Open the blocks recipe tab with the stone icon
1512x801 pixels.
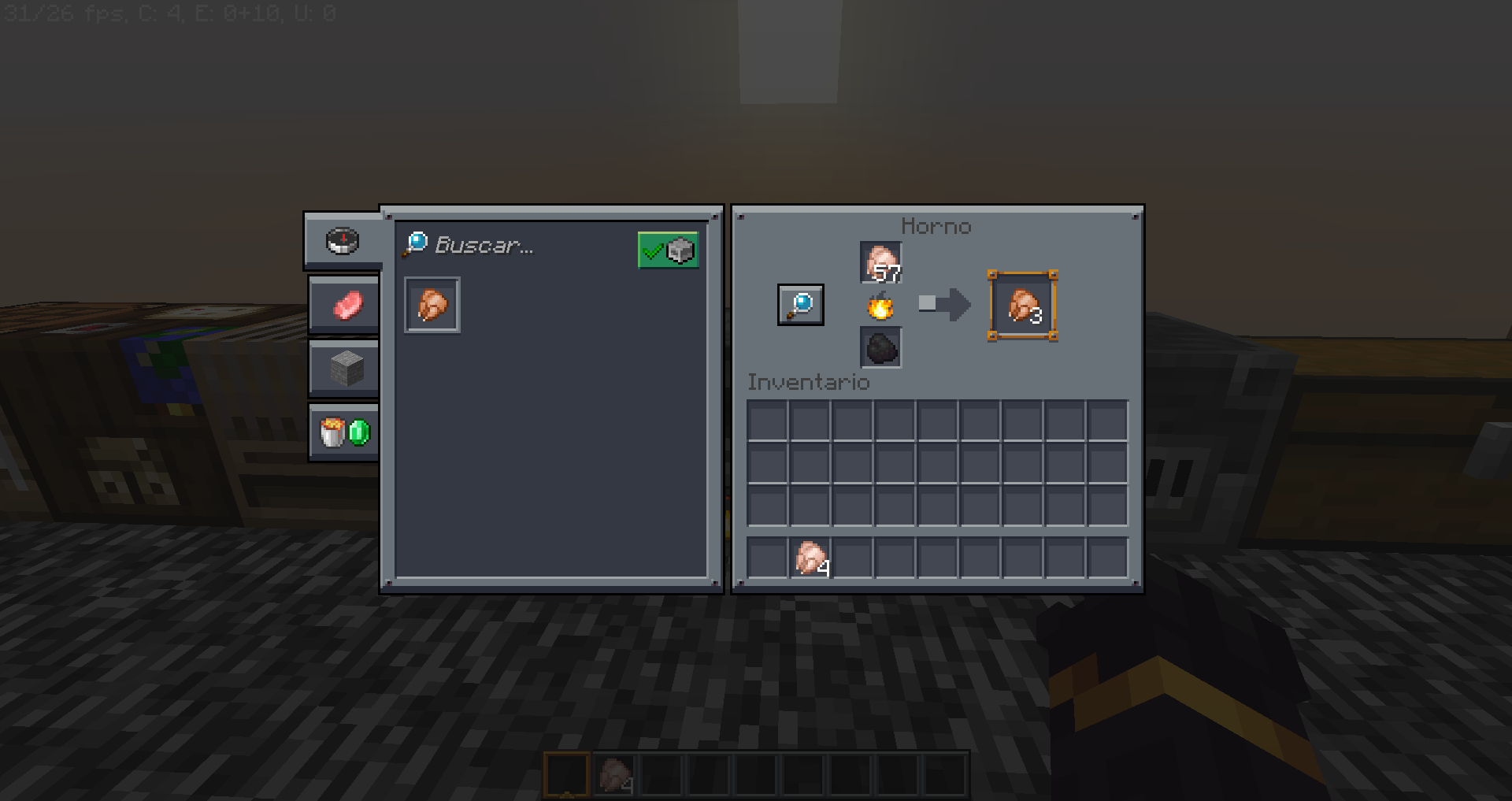pyautogui.click(x=344, y=368)
